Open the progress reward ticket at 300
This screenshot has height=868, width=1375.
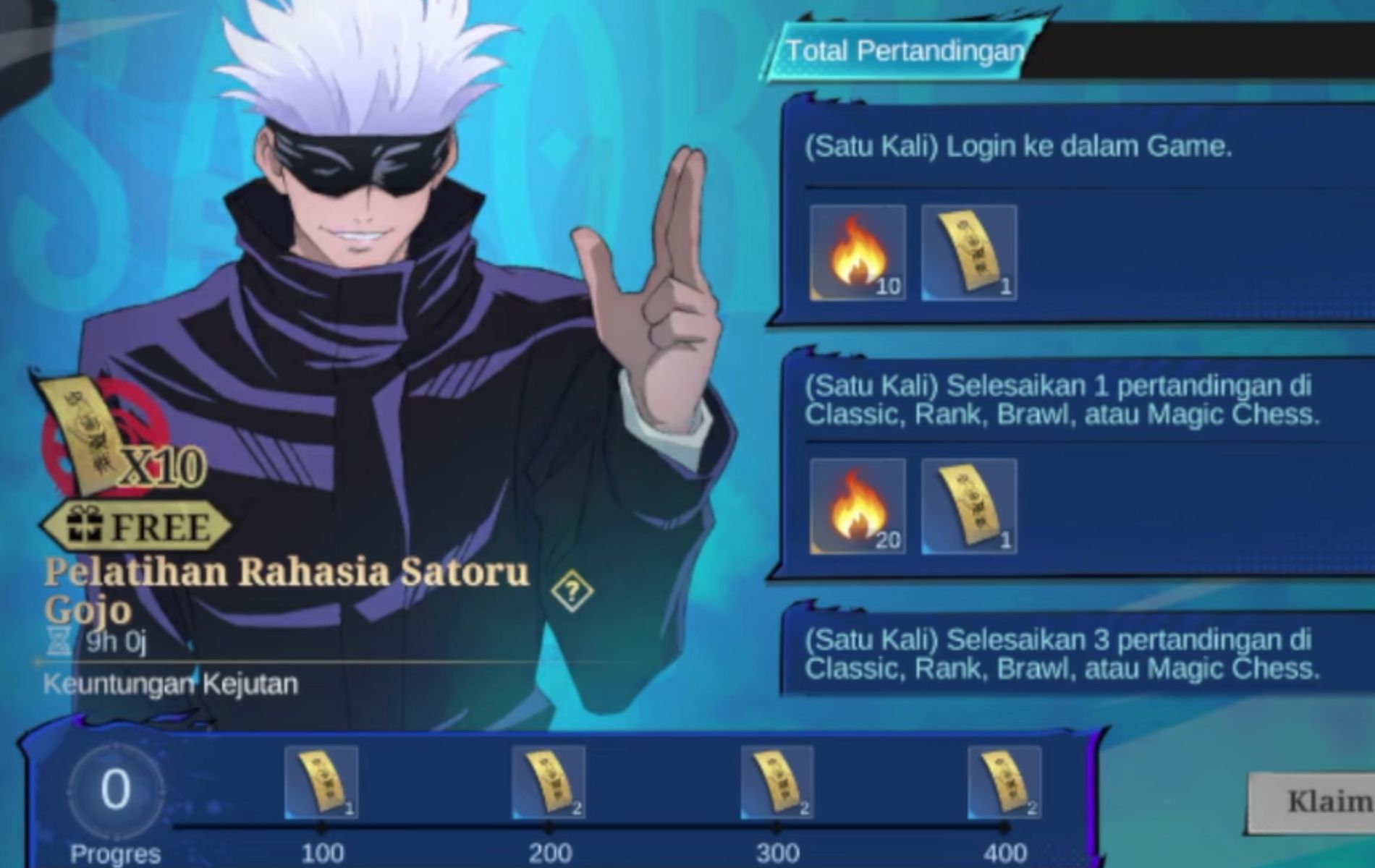tap(777, 783)
